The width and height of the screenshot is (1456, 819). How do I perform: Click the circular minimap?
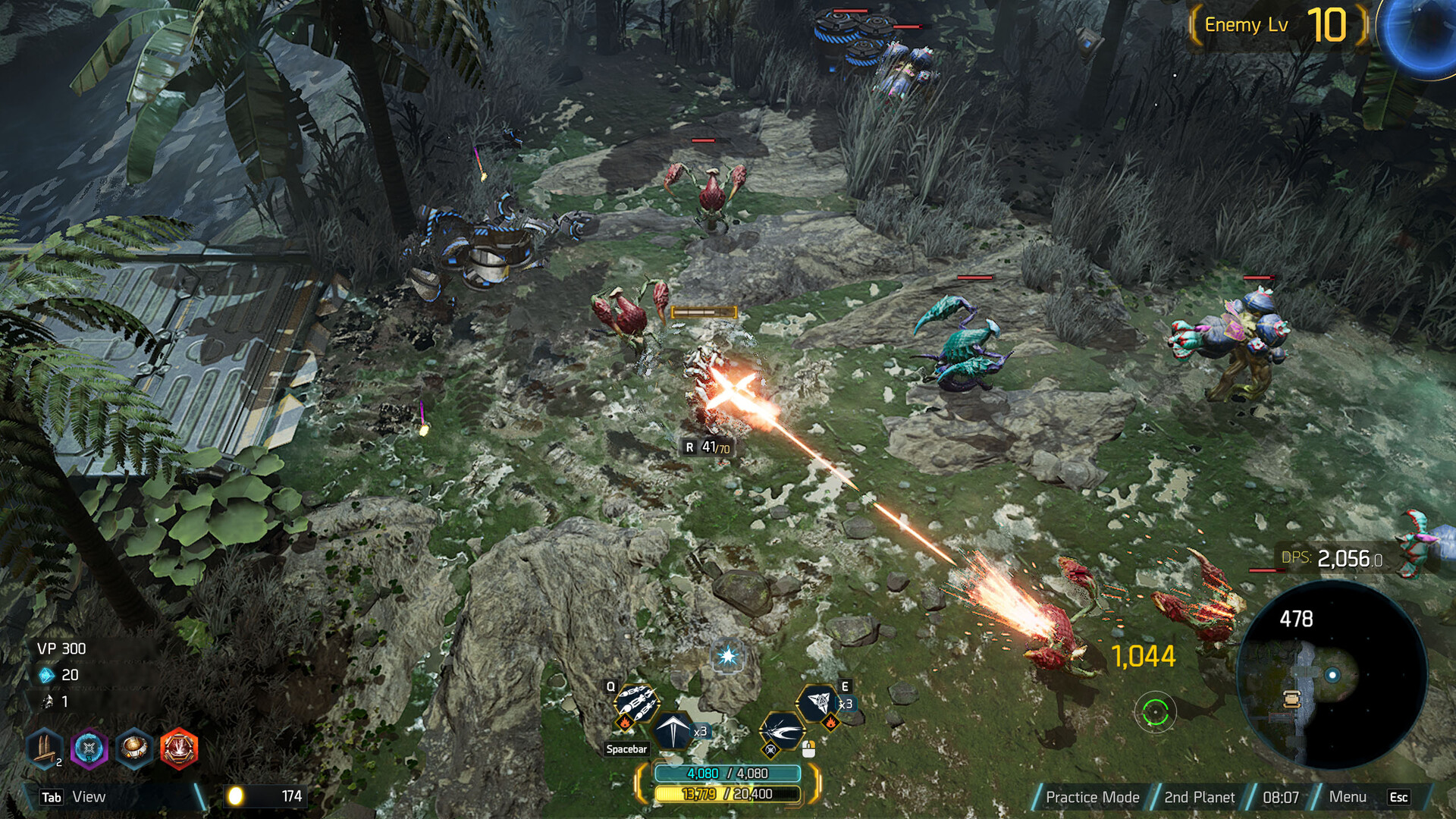1332,675
